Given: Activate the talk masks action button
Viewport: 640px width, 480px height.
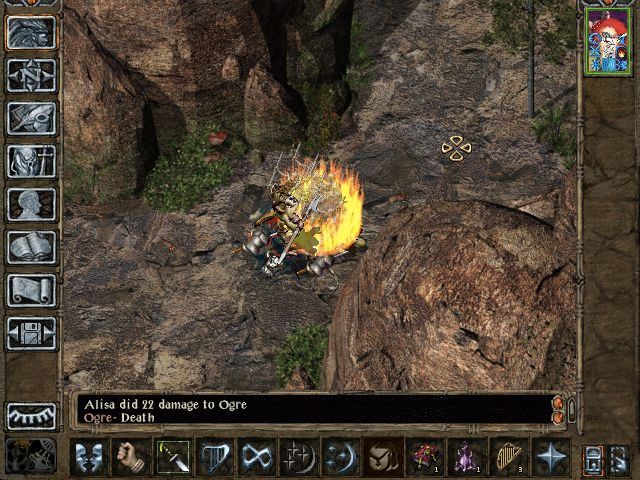Looking at the screenshot, I should click(x=90, y=457).
